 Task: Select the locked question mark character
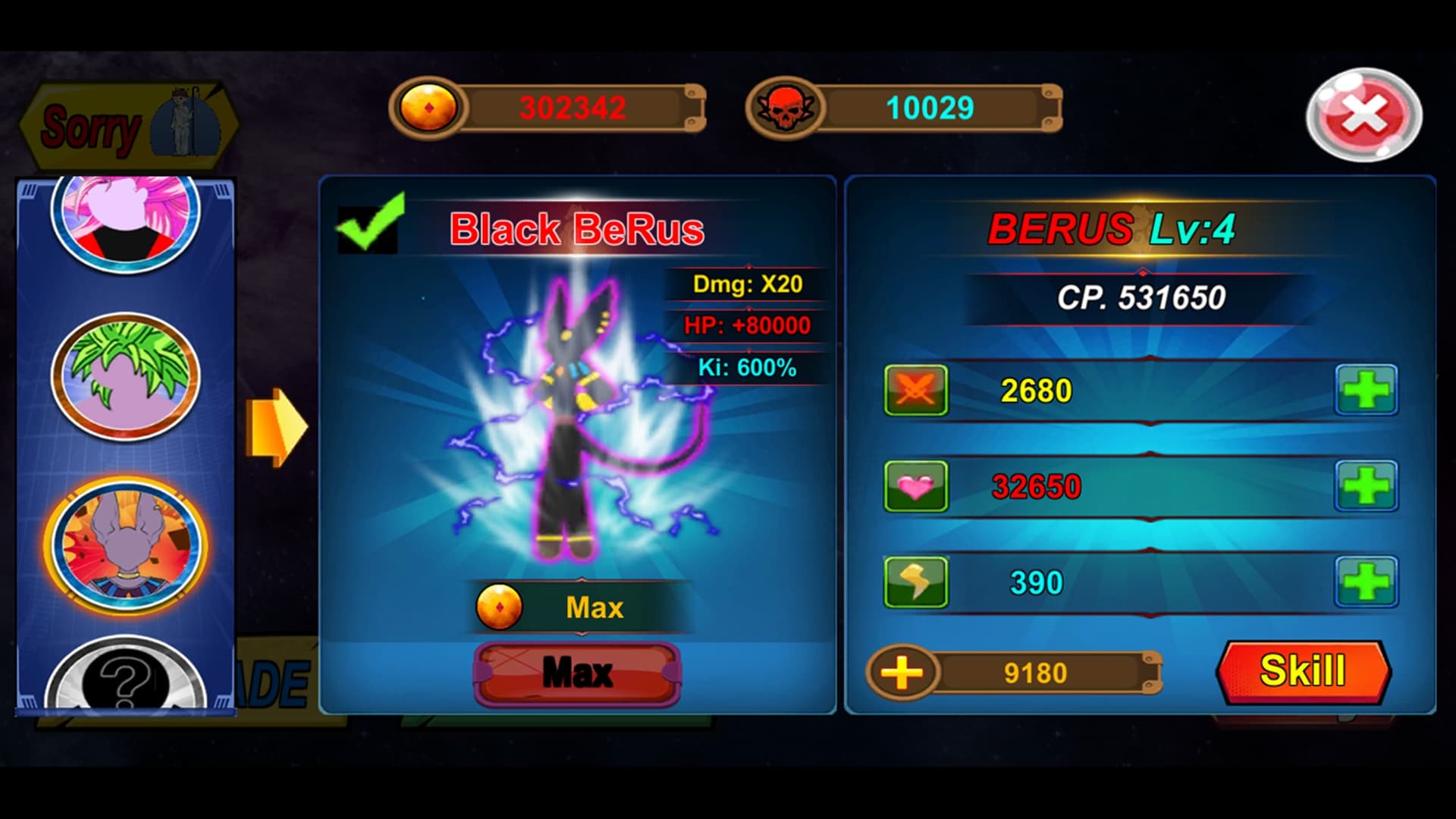126,679
